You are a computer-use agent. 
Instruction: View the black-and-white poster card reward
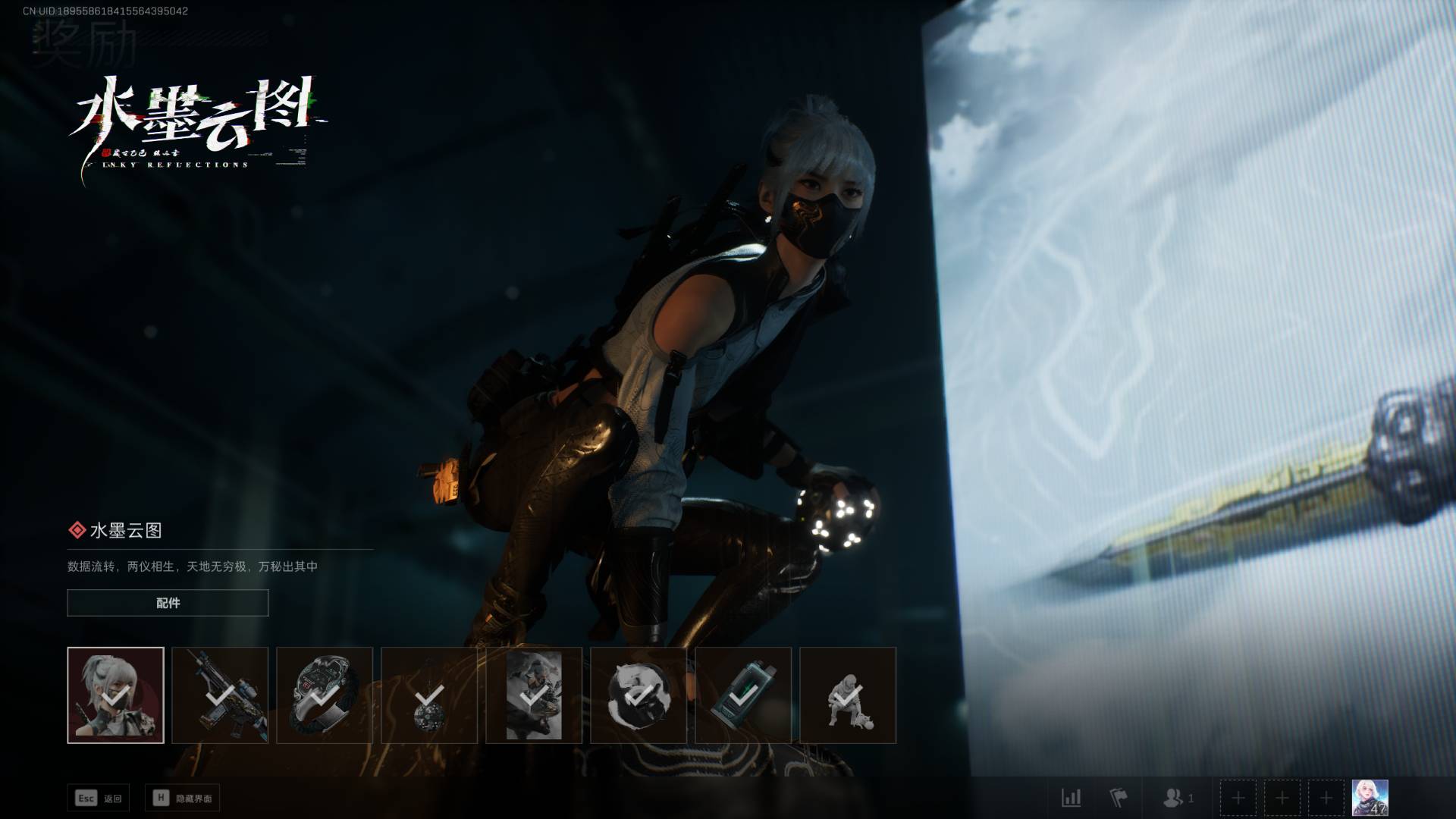(x=534, y=695)
